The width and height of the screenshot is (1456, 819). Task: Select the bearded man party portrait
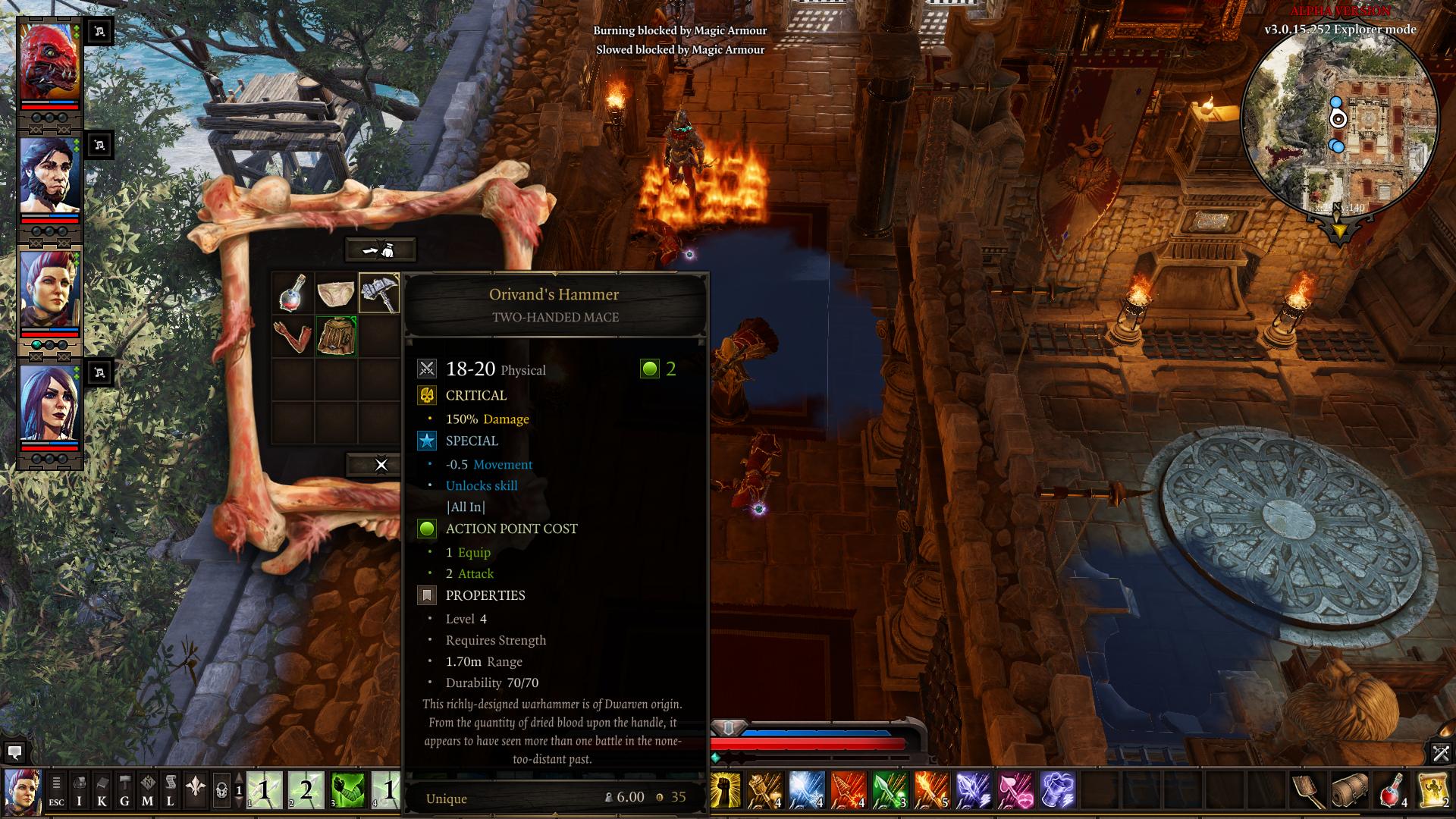pos(49,177)
